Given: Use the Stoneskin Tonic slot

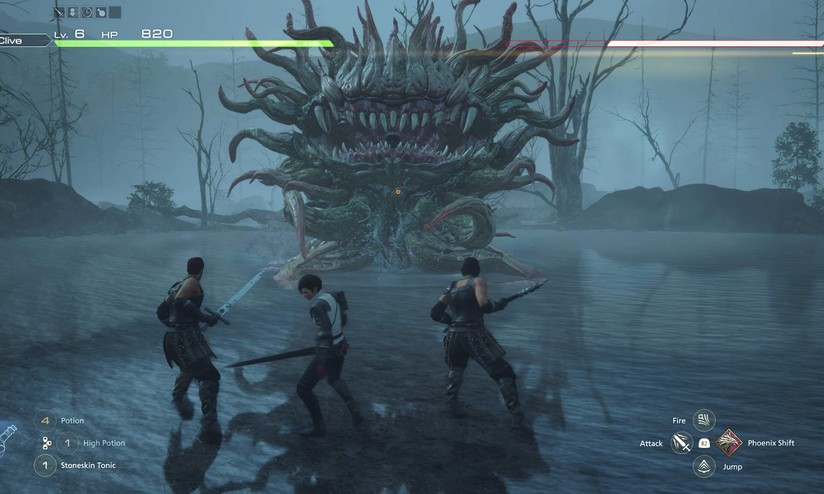Looking at the screenshot, I should (x=45, y=465).
